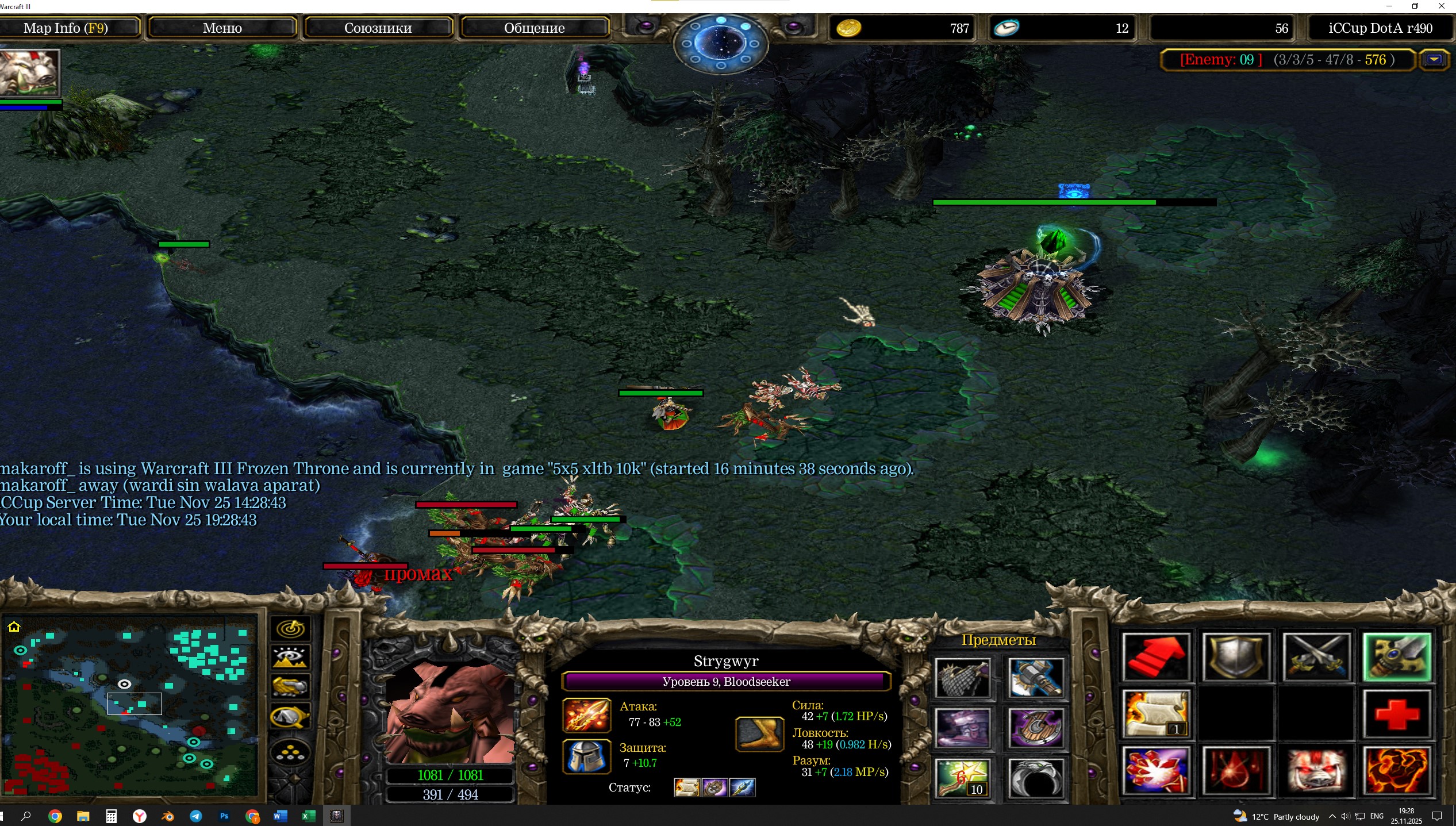Open the Общение chat log
Screen dimensions: 1456x826
[534, 28]
